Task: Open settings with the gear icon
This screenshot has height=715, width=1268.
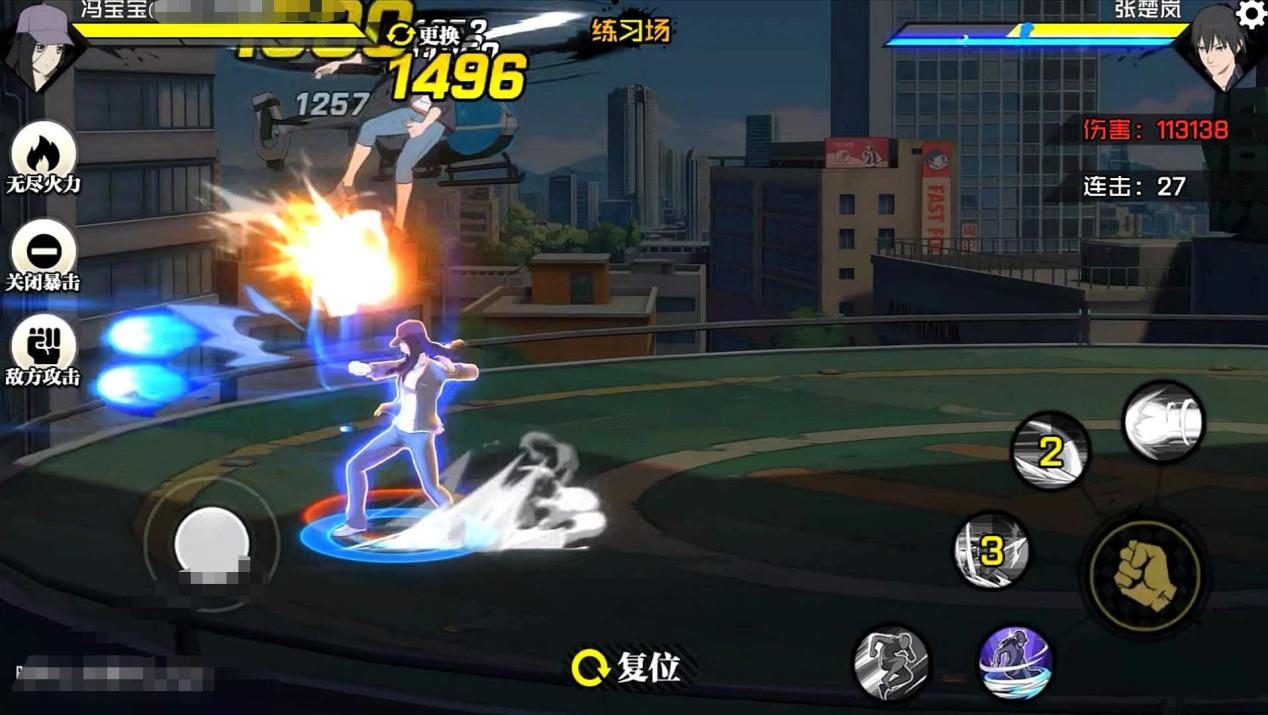Action: coord(1251,14)
